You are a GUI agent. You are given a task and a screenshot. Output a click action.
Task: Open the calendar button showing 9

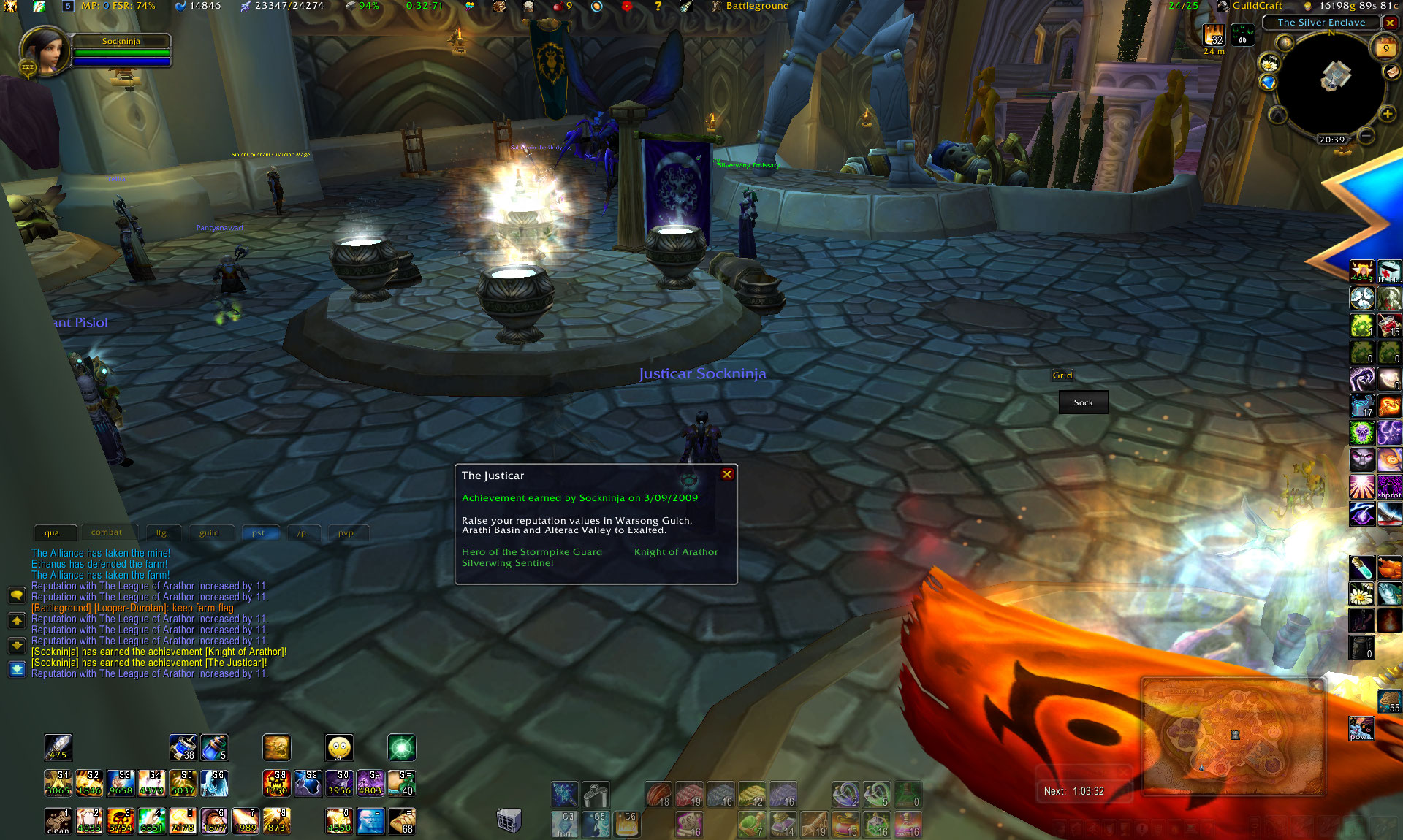pyautogui.click(x=1385, y=48)
